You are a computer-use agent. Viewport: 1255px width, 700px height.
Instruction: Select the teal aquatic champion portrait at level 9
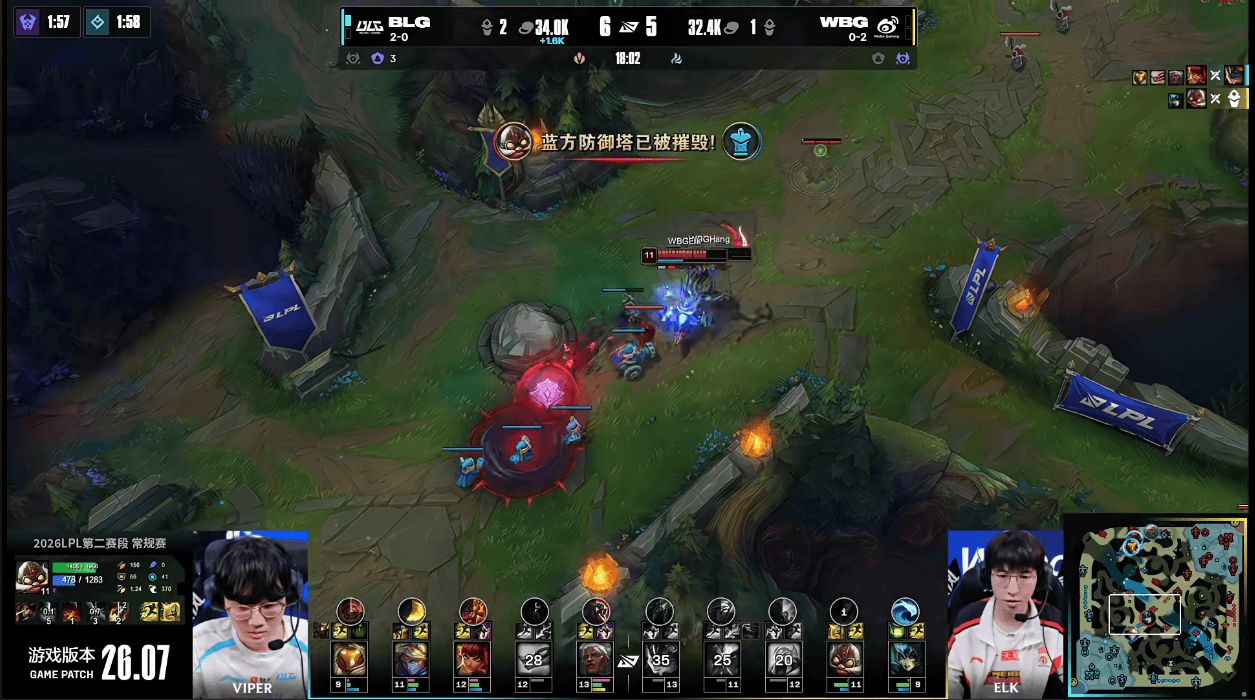click(x=905, y=659)
